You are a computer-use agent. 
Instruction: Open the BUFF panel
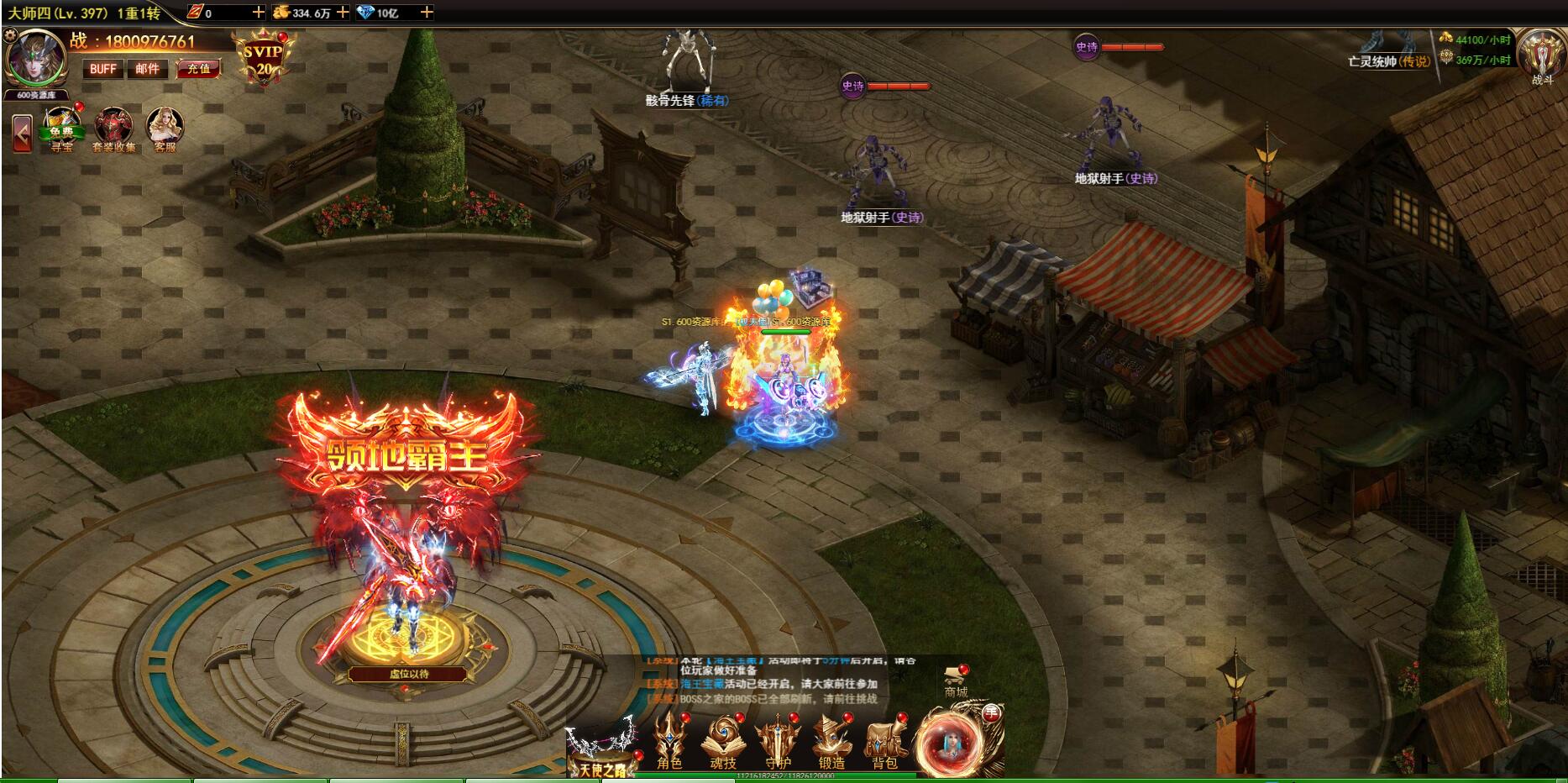[x=103, y=69]
